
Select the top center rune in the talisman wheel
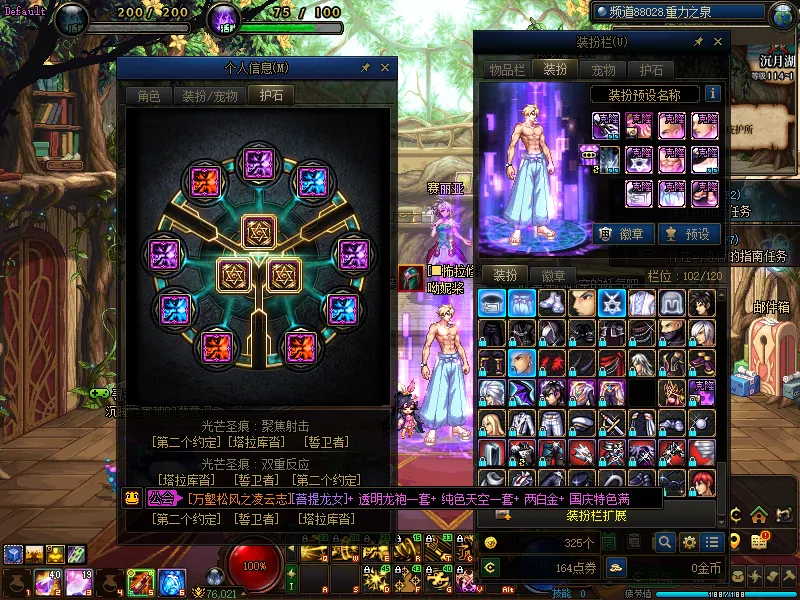[260, 162]
